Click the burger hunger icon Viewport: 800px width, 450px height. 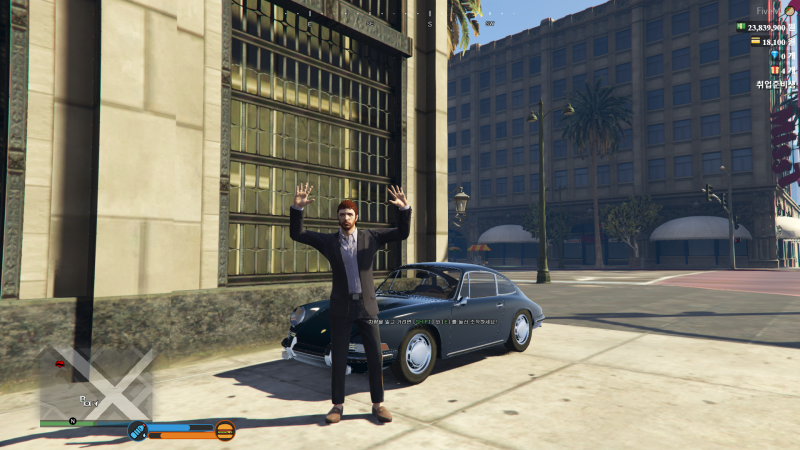225,431
